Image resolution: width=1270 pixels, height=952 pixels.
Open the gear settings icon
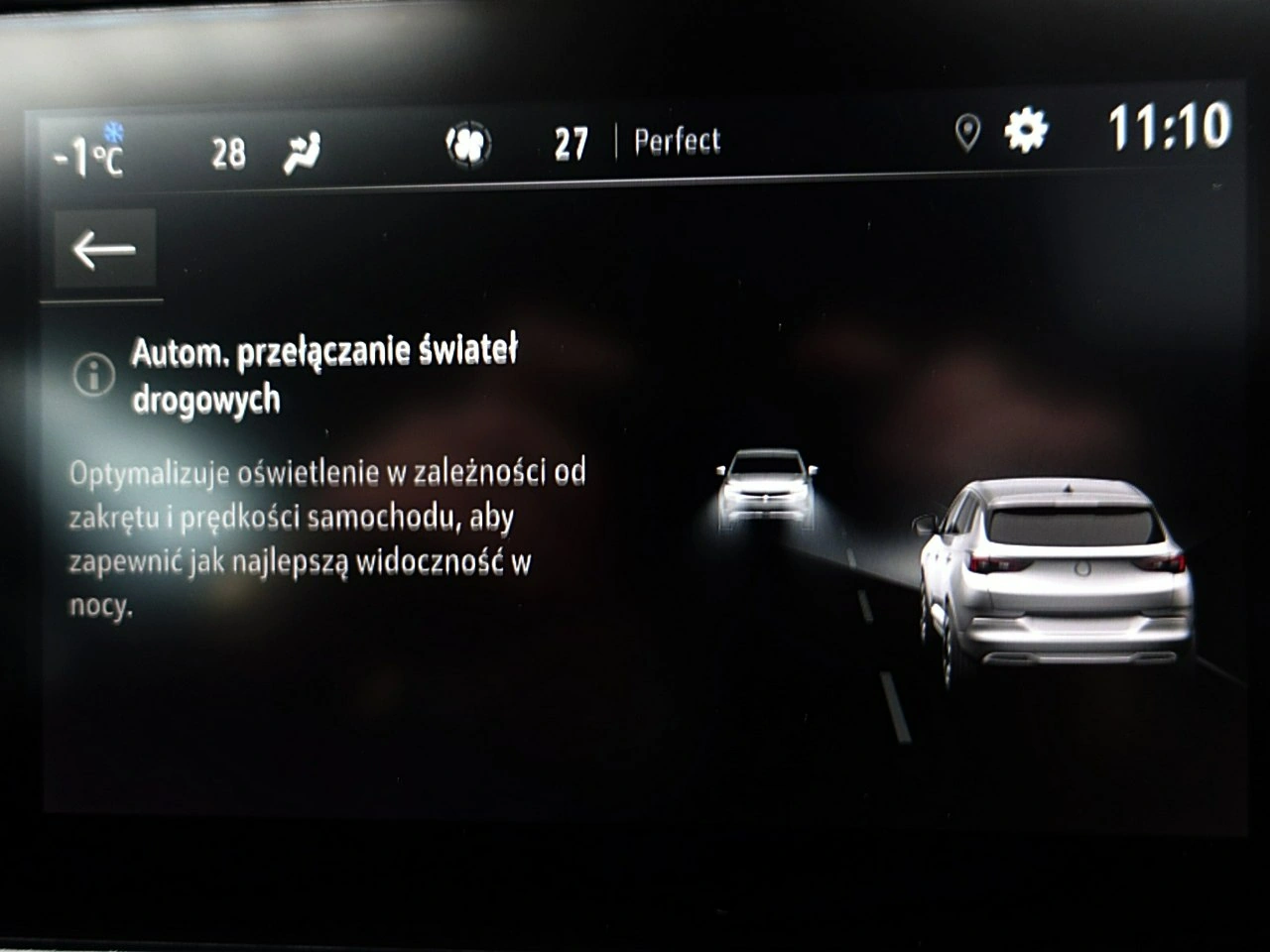pos(1025,130)
